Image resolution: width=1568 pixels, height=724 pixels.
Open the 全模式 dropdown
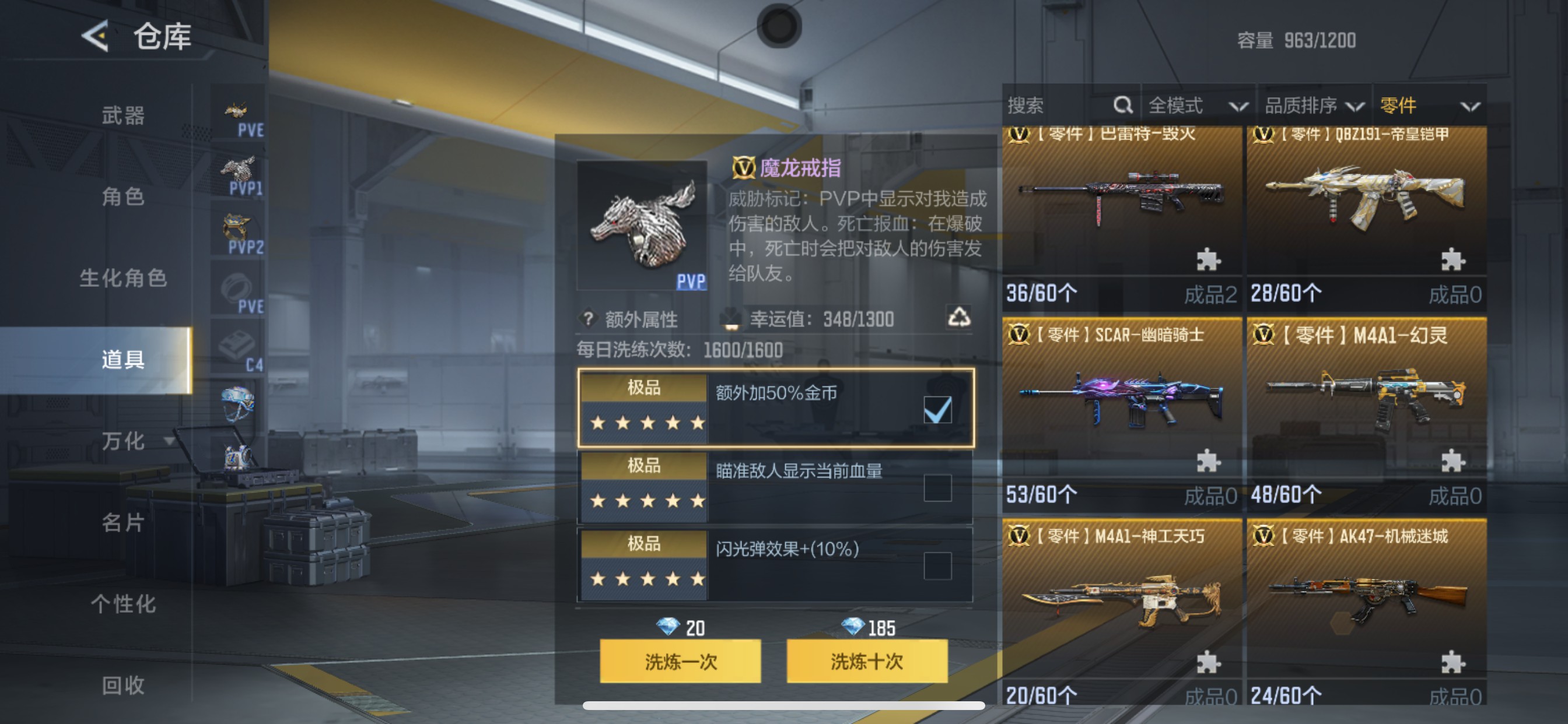pyautogui.click(x=1202, y=105)
